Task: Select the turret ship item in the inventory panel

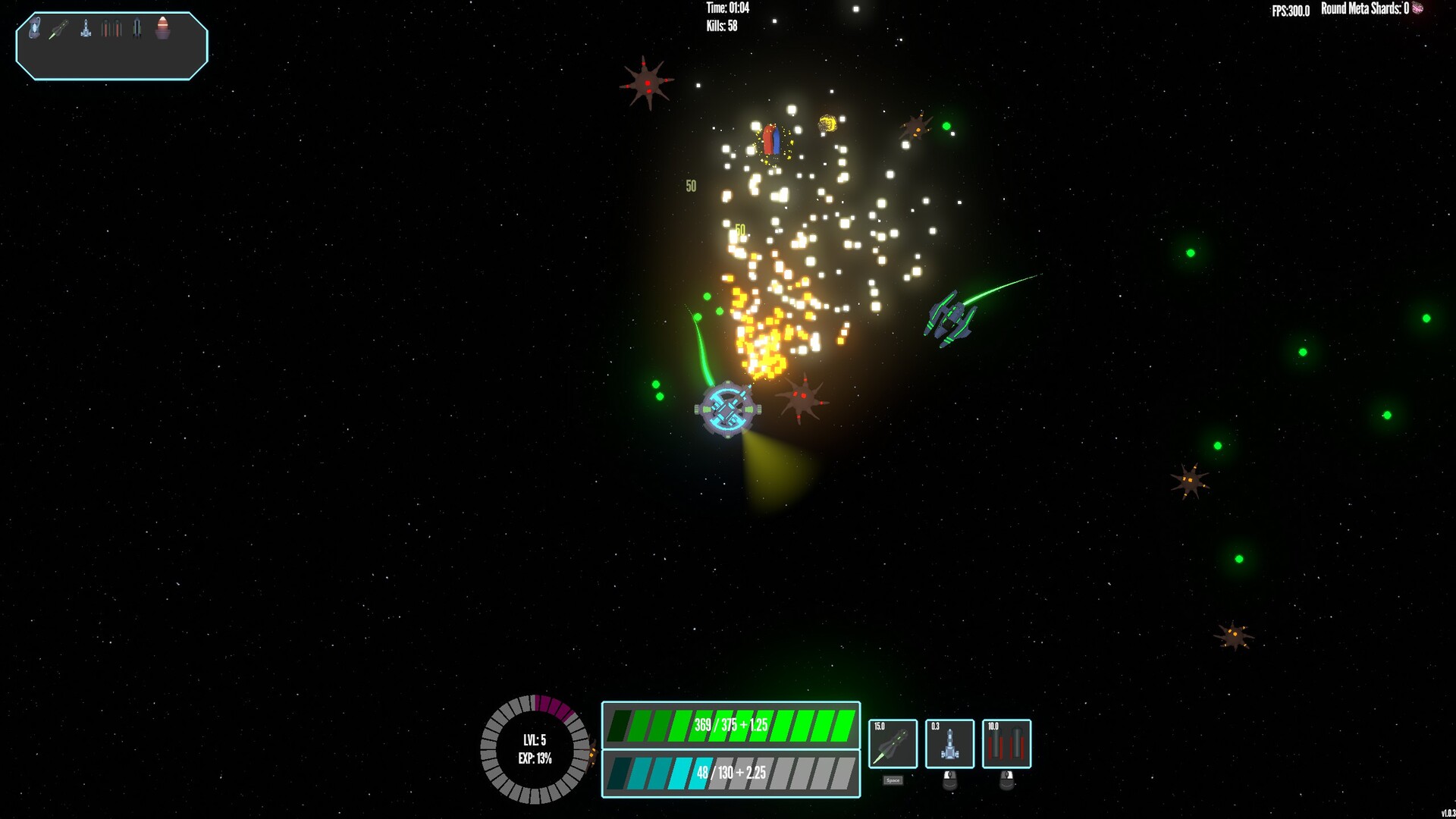Action: [86, 28]
